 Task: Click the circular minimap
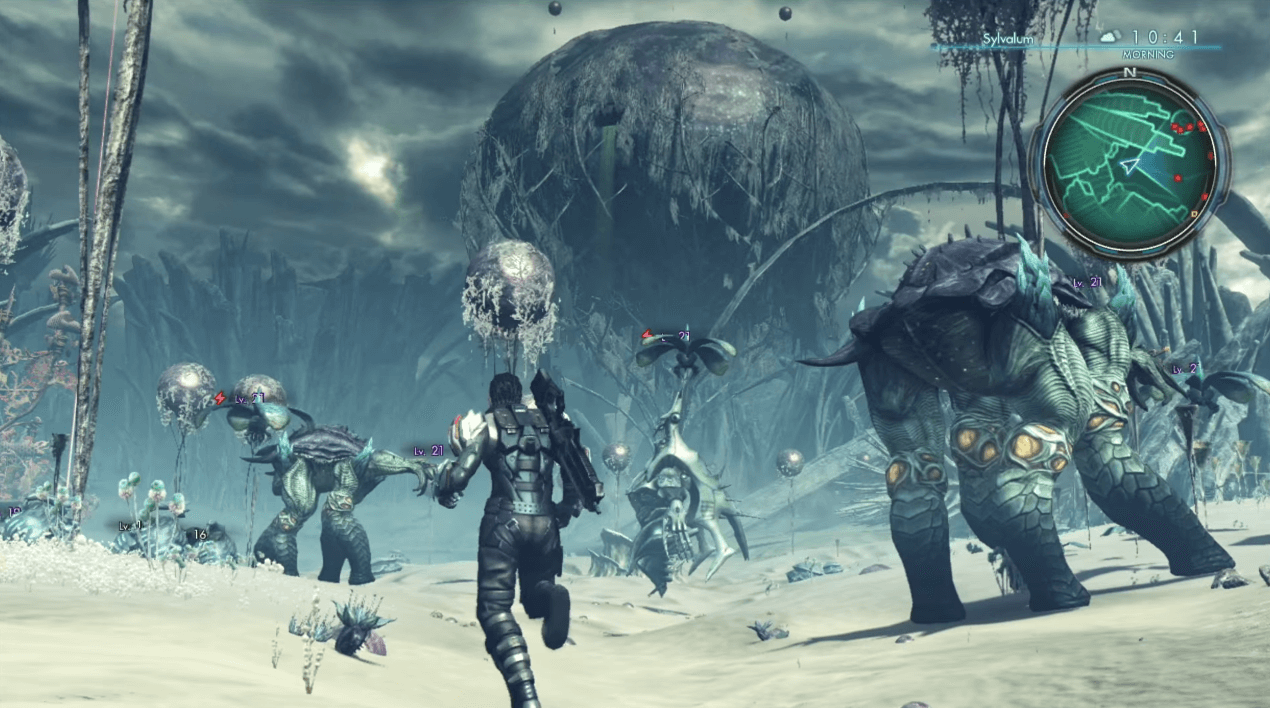(x=1131, y=164)
